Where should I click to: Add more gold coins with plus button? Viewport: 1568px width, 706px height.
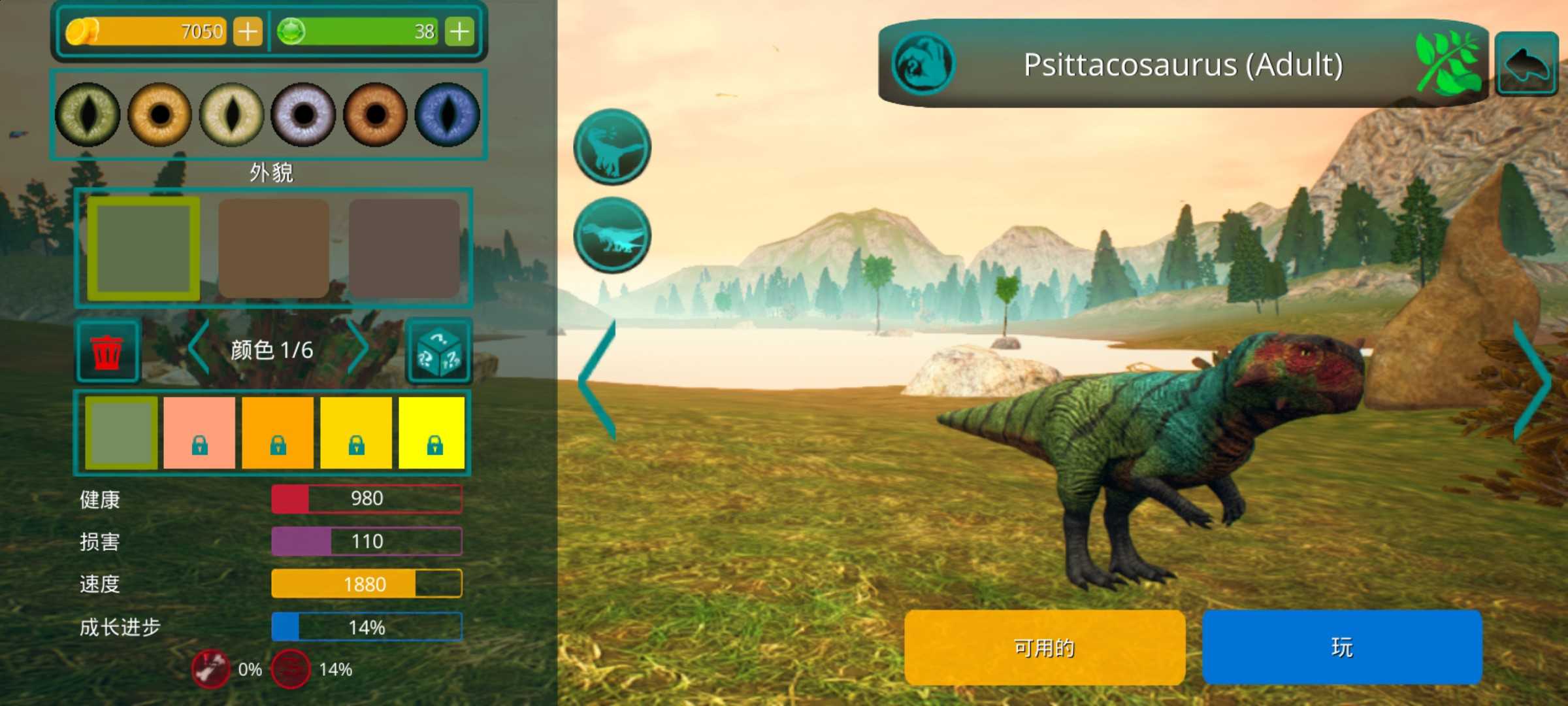tap(248, 31)
